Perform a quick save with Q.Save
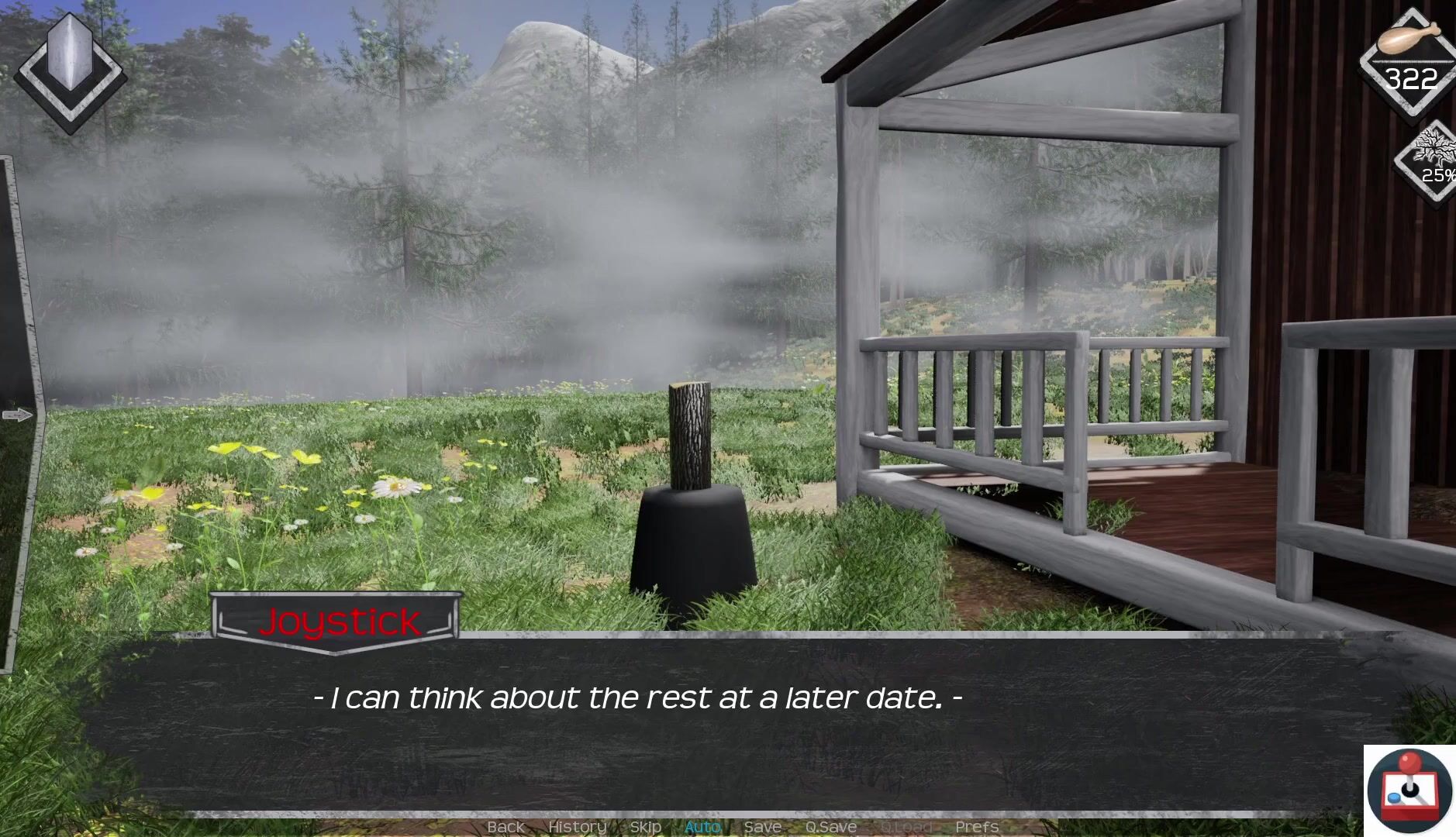The height and width of the screenshot is (837, 1456). 830,827
